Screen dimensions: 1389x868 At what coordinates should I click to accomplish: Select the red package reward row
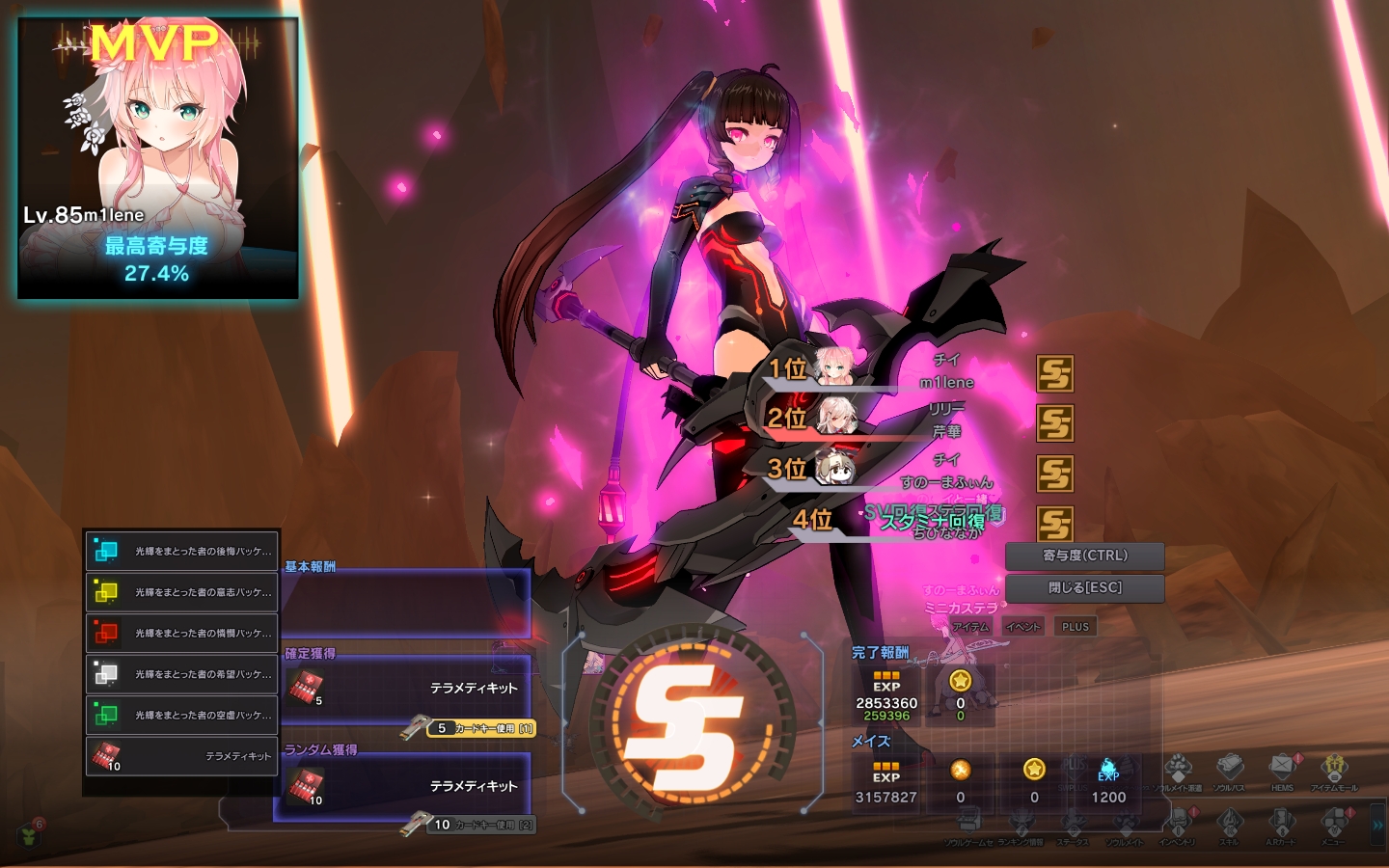point(181,633)
